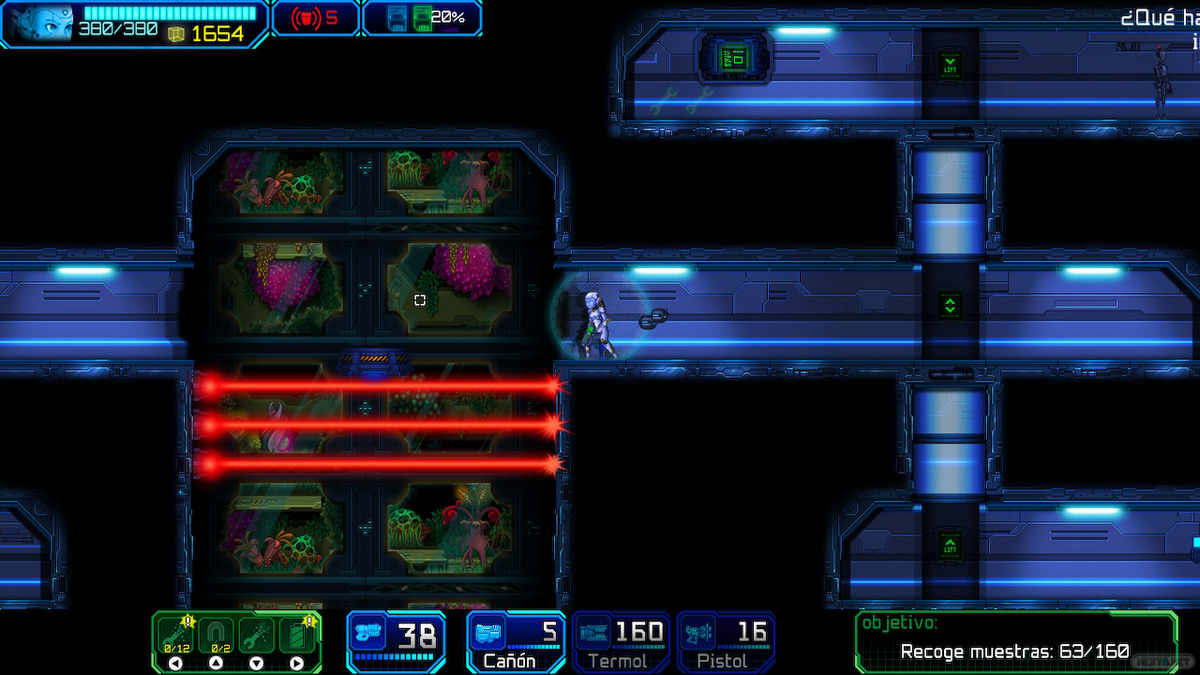Image resolution: width=1200 pixels, height=675 pixels.
Task: Select the primary blaster weapon panel
Action: [396, 641]
